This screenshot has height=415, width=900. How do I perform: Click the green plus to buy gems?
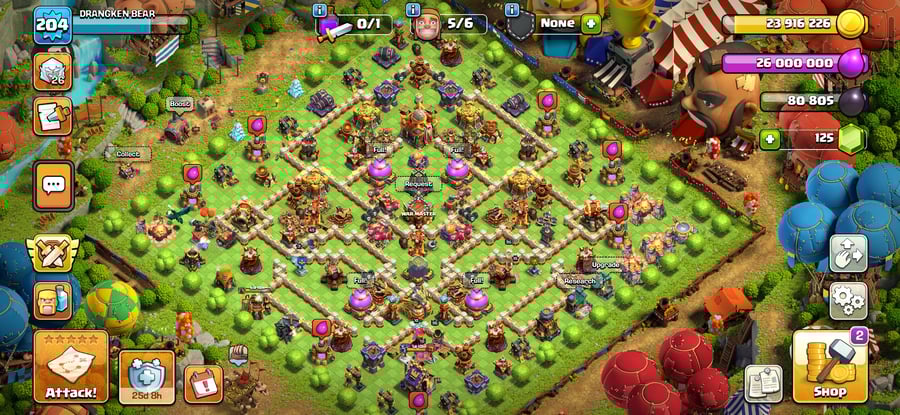(769, 139)
